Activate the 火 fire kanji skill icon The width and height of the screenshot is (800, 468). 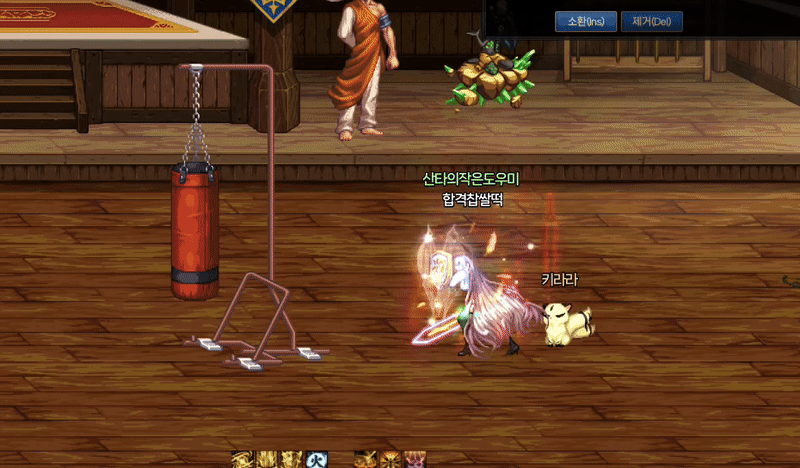(x=317, y=459)
